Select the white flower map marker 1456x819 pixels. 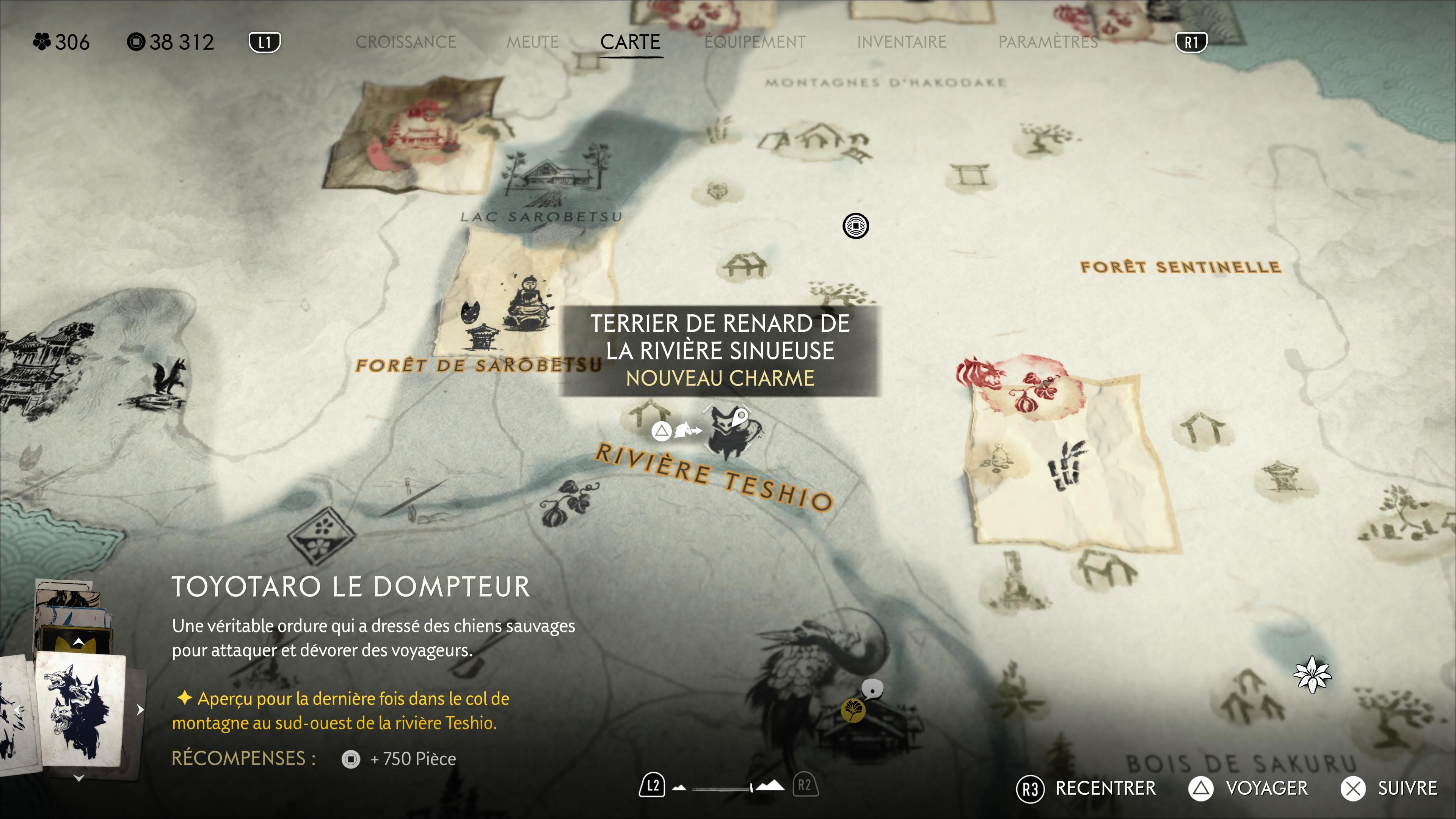[x=1312, y=674]
